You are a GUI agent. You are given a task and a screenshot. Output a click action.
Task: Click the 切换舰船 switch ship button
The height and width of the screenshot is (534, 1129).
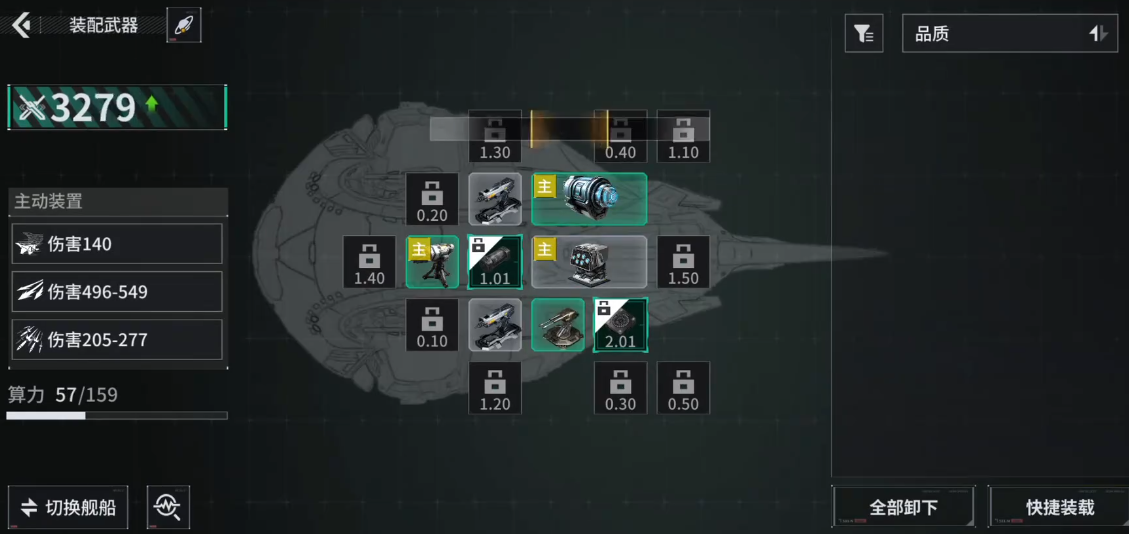point(68,507)
